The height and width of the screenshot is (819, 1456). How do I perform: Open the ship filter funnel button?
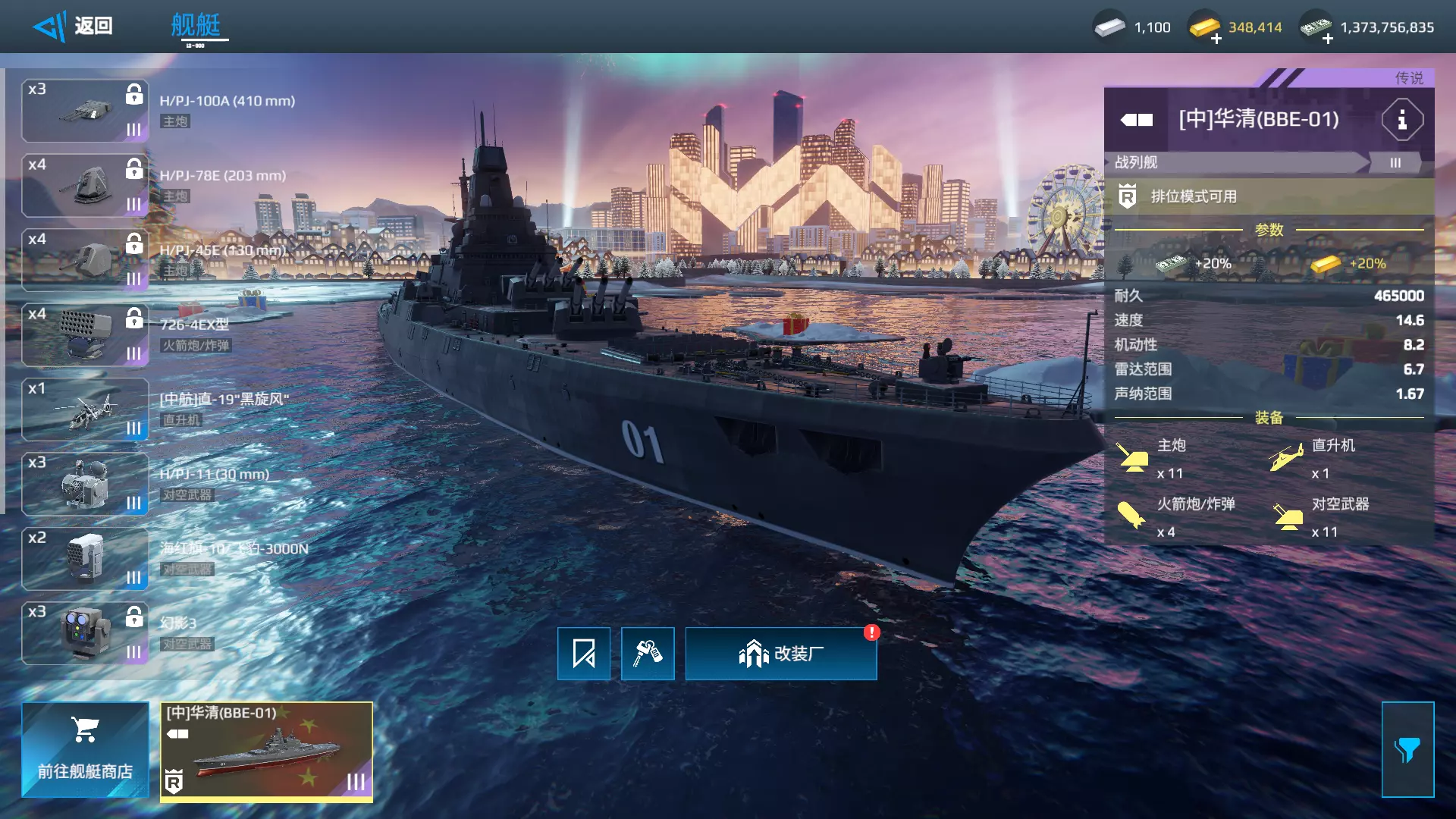pyautogui.click(x=1407, y=749)
